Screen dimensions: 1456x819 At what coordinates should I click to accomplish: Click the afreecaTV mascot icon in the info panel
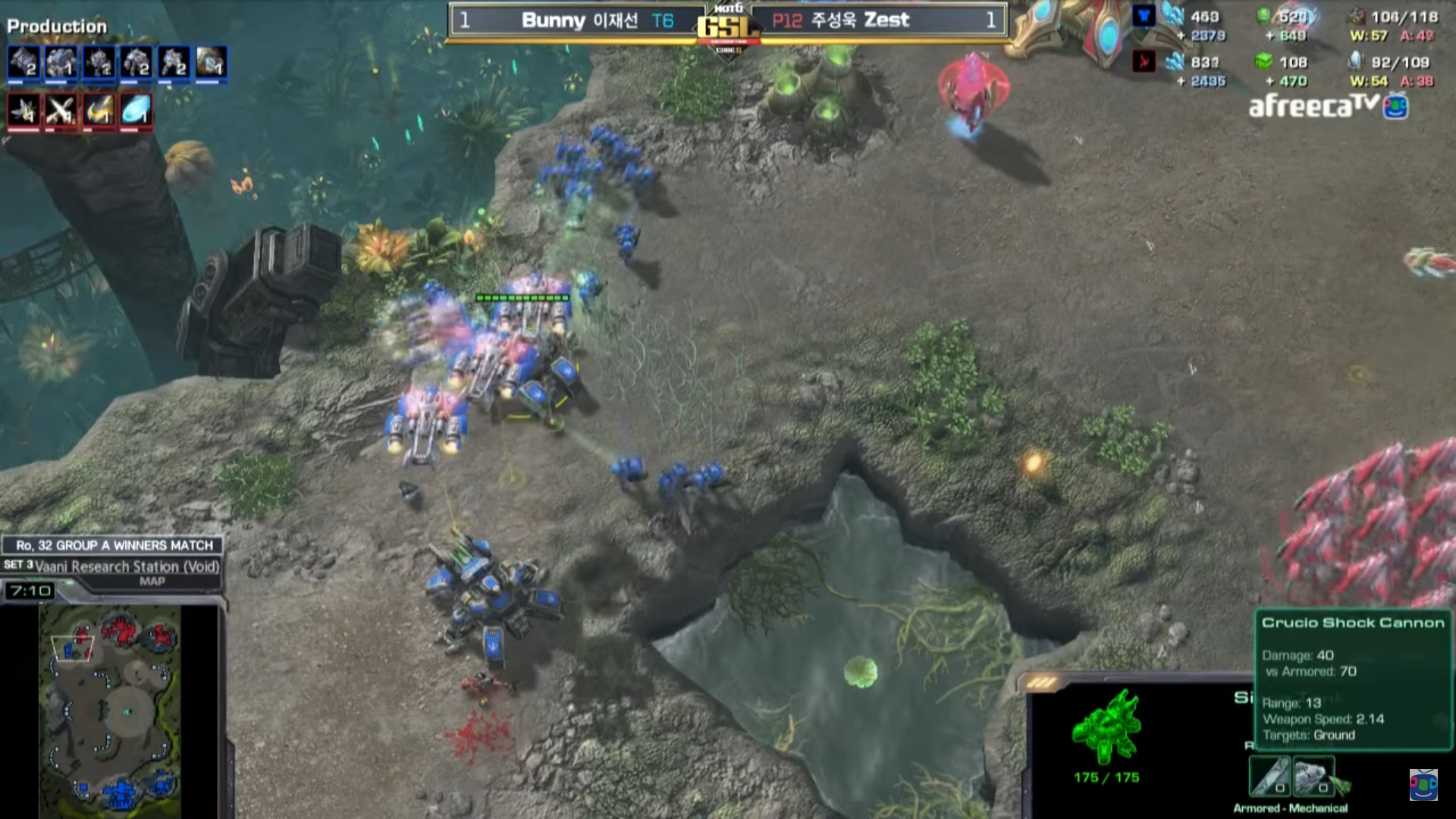click(x=1423, y=785)
